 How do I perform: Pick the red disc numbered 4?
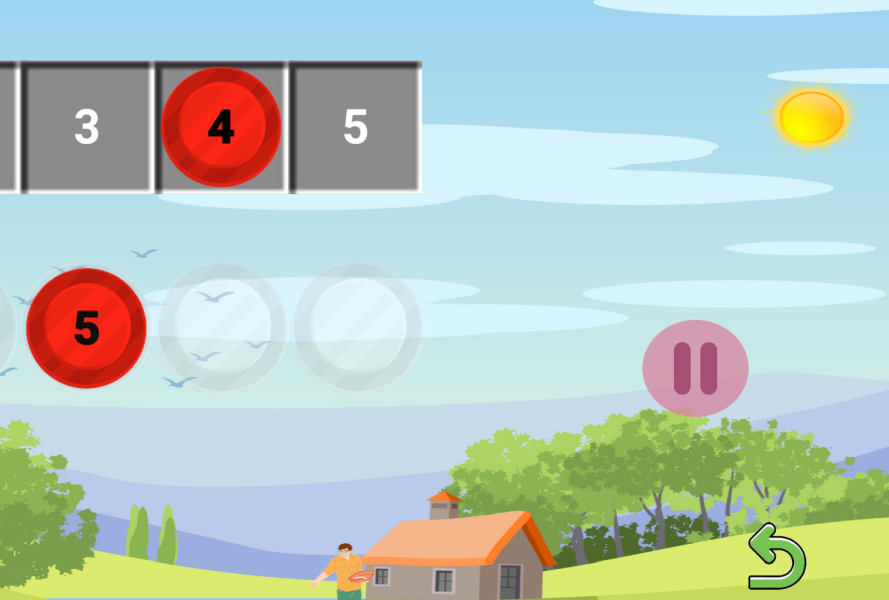221,127
